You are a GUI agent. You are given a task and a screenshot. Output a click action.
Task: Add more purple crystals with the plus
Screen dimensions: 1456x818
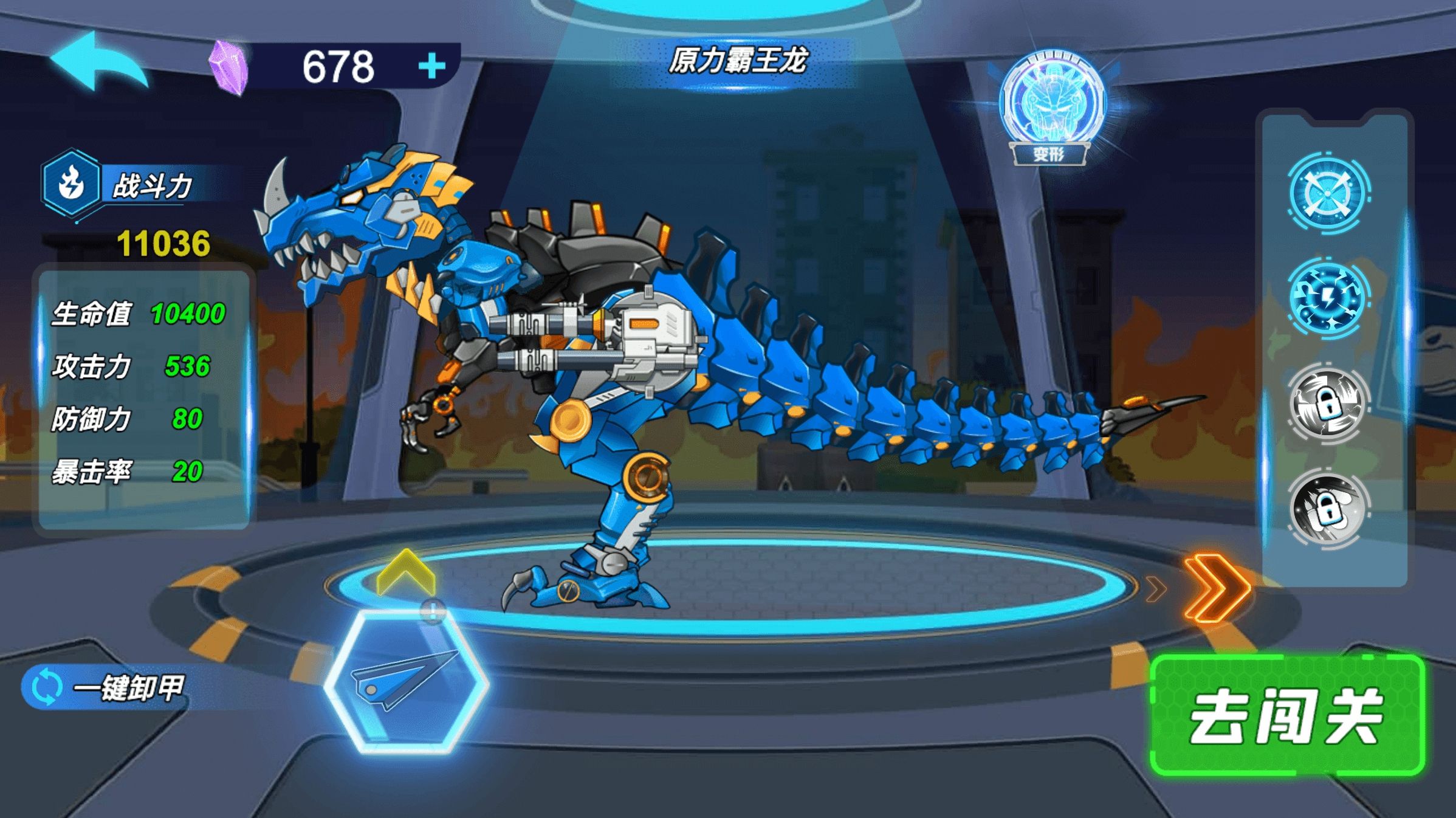(x=432, y=66)
